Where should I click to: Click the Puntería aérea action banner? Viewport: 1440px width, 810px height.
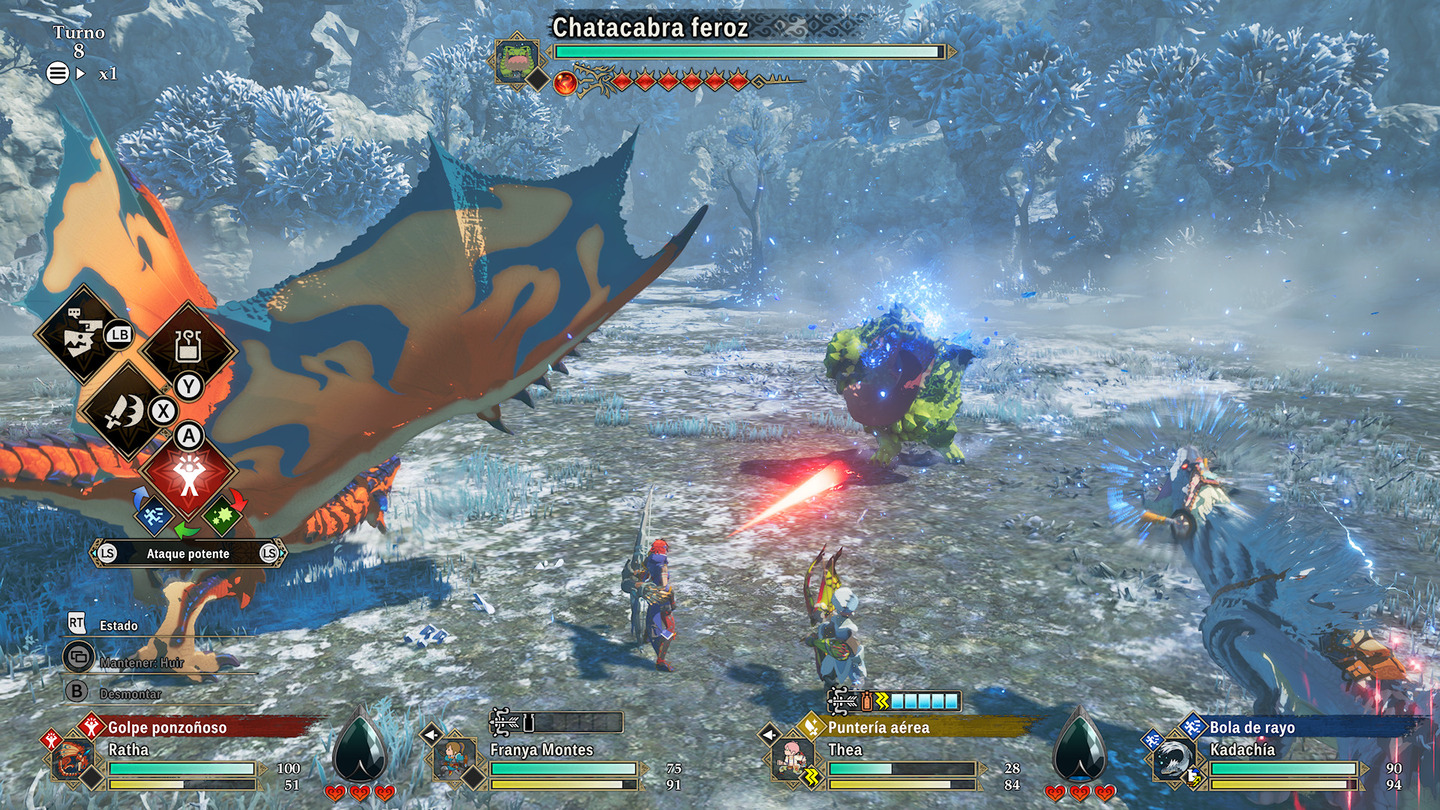pos(910,727)
